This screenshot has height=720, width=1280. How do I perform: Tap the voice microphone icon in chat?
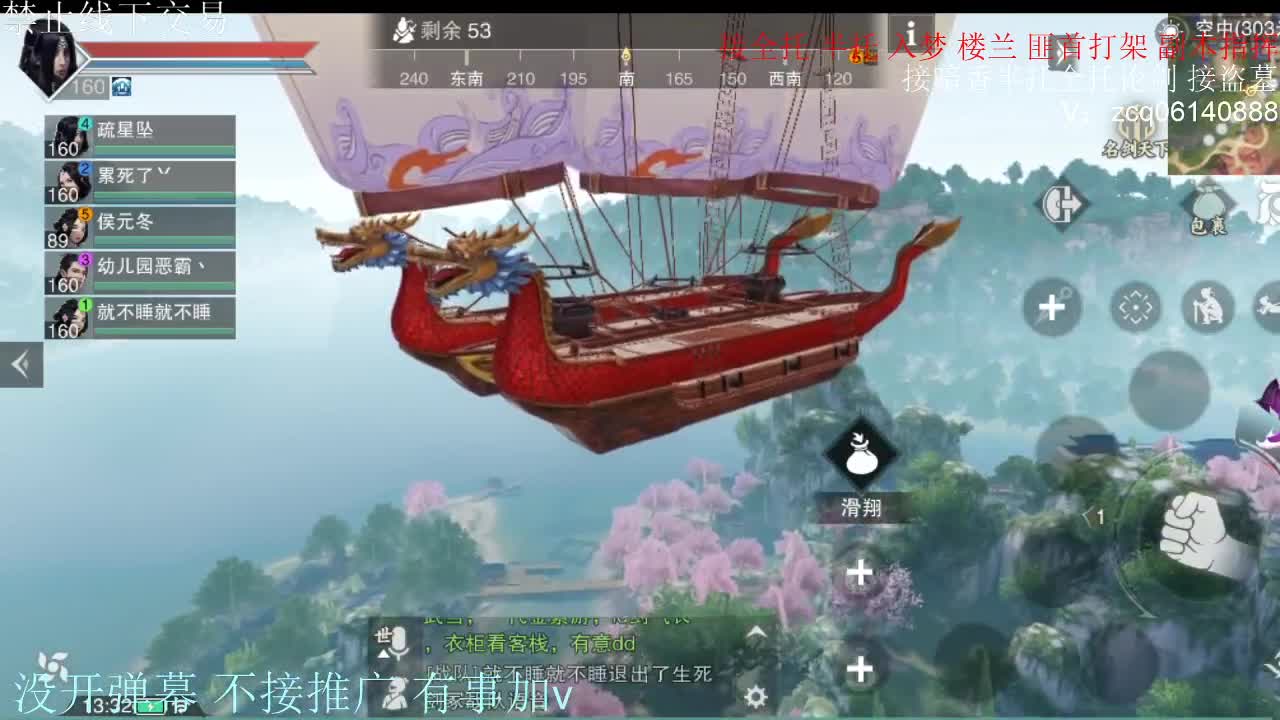[x=400, y=641]
